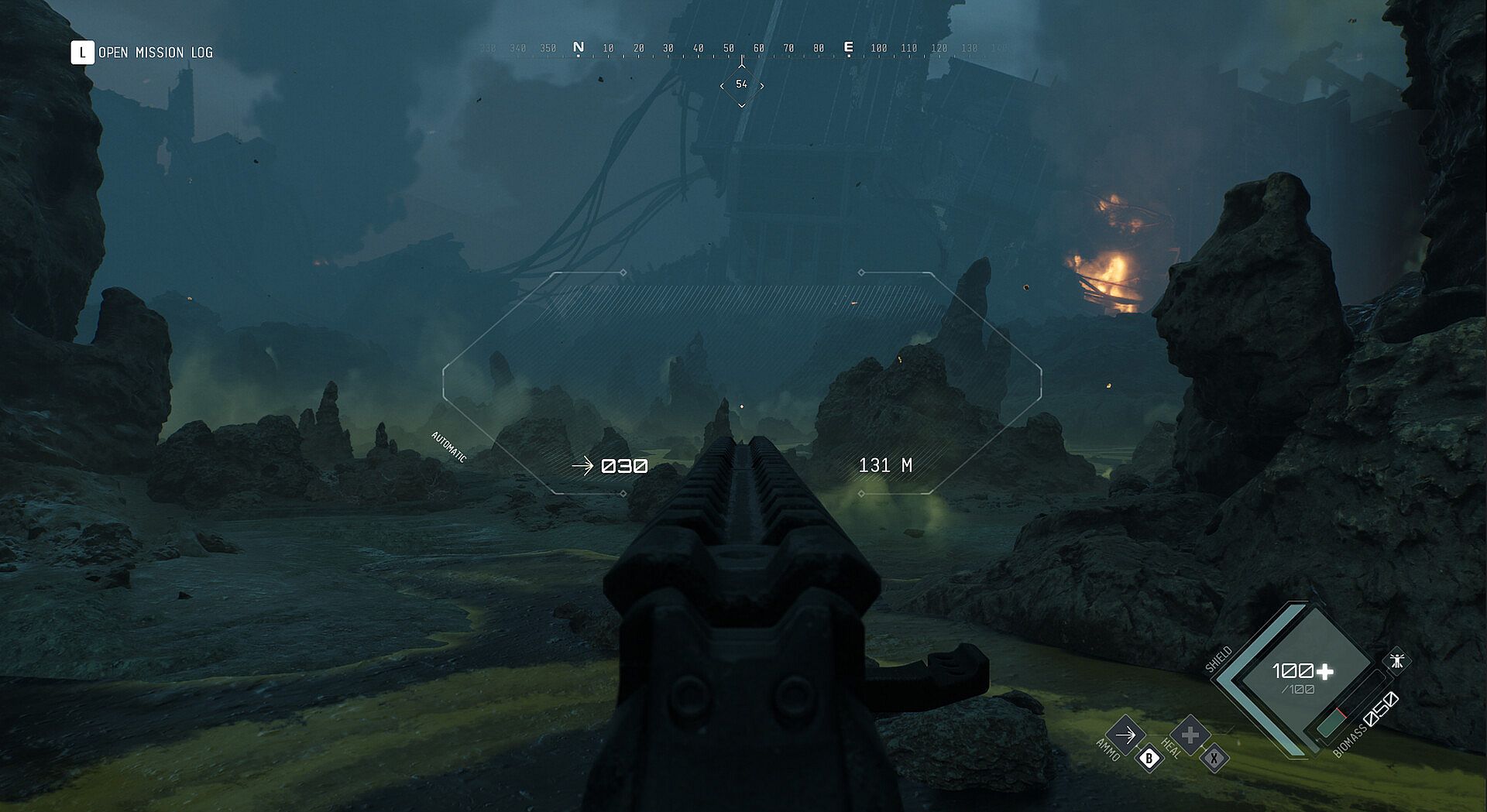Open the mission log label
This screenshot has height=812, width=1487.
pos(155,53)
